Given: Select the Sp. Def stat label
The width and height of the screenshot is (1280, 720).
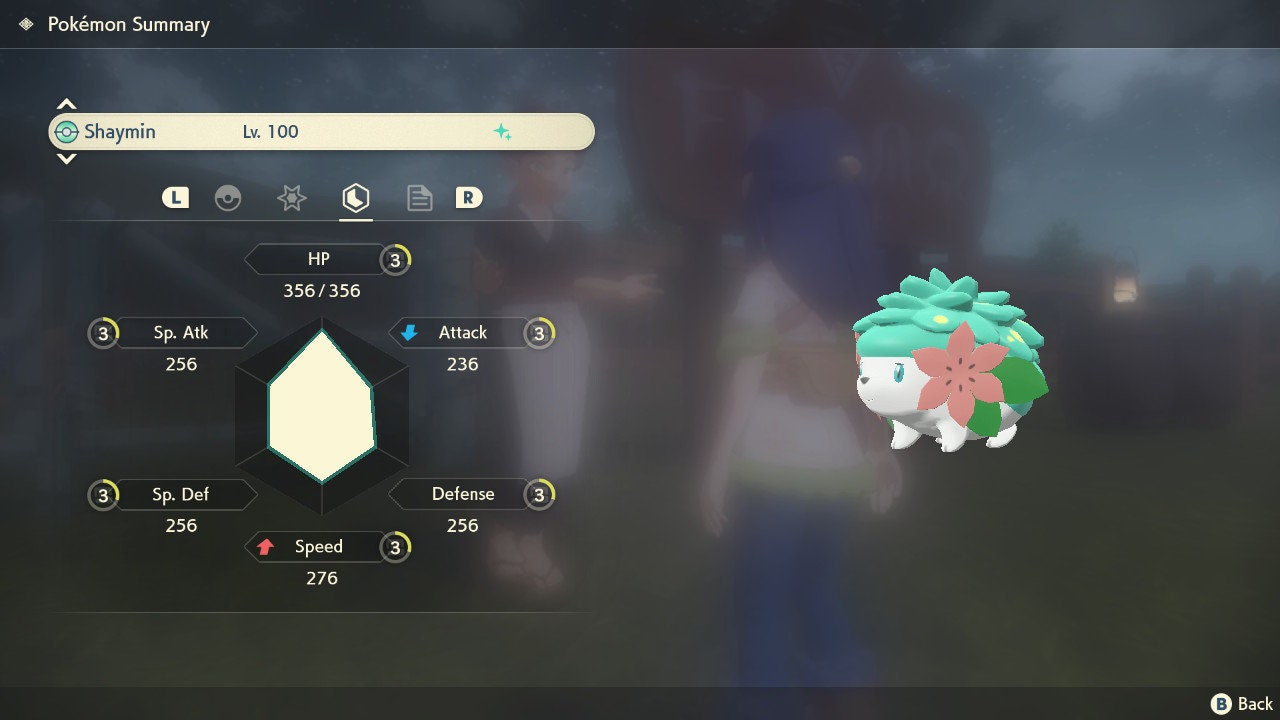Looking at the screenshot, I should pos(181,494).
